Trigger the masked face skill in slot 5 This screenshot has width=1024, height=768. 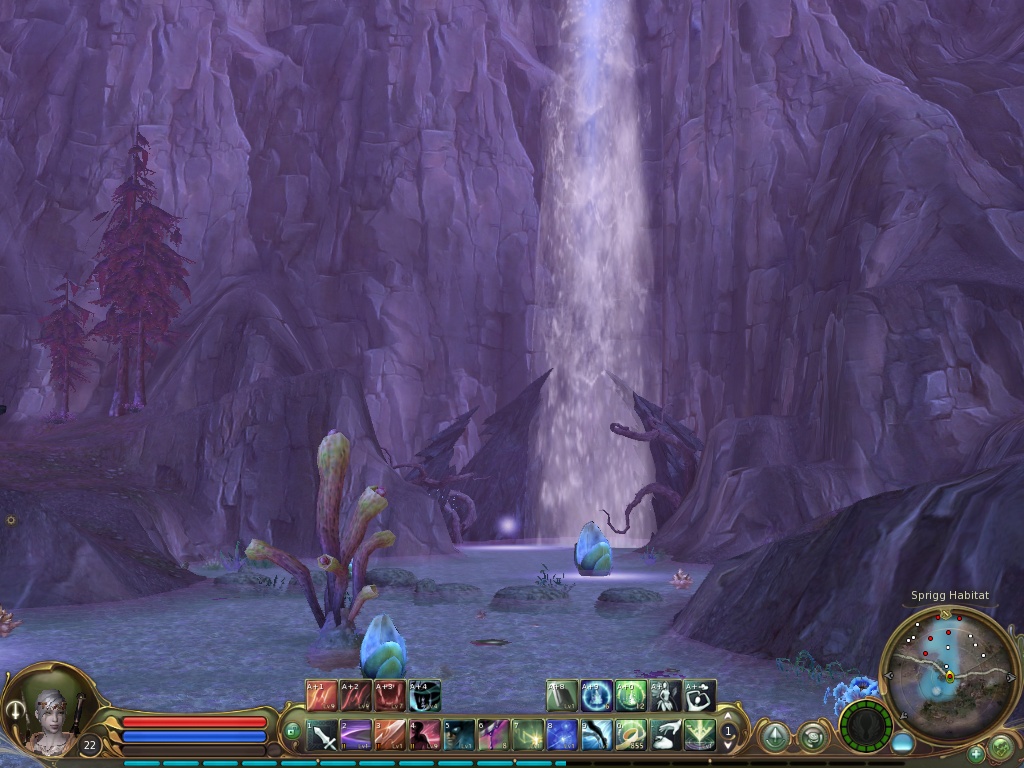tap(459, 735)
